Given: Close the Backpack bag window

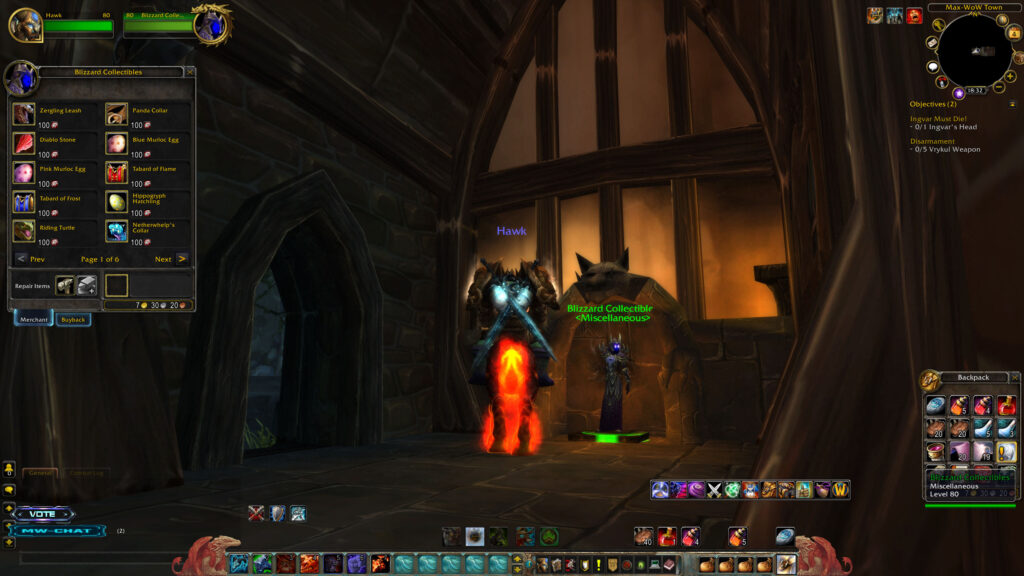Looking at the screenshot, I should tap(1014, 377).
